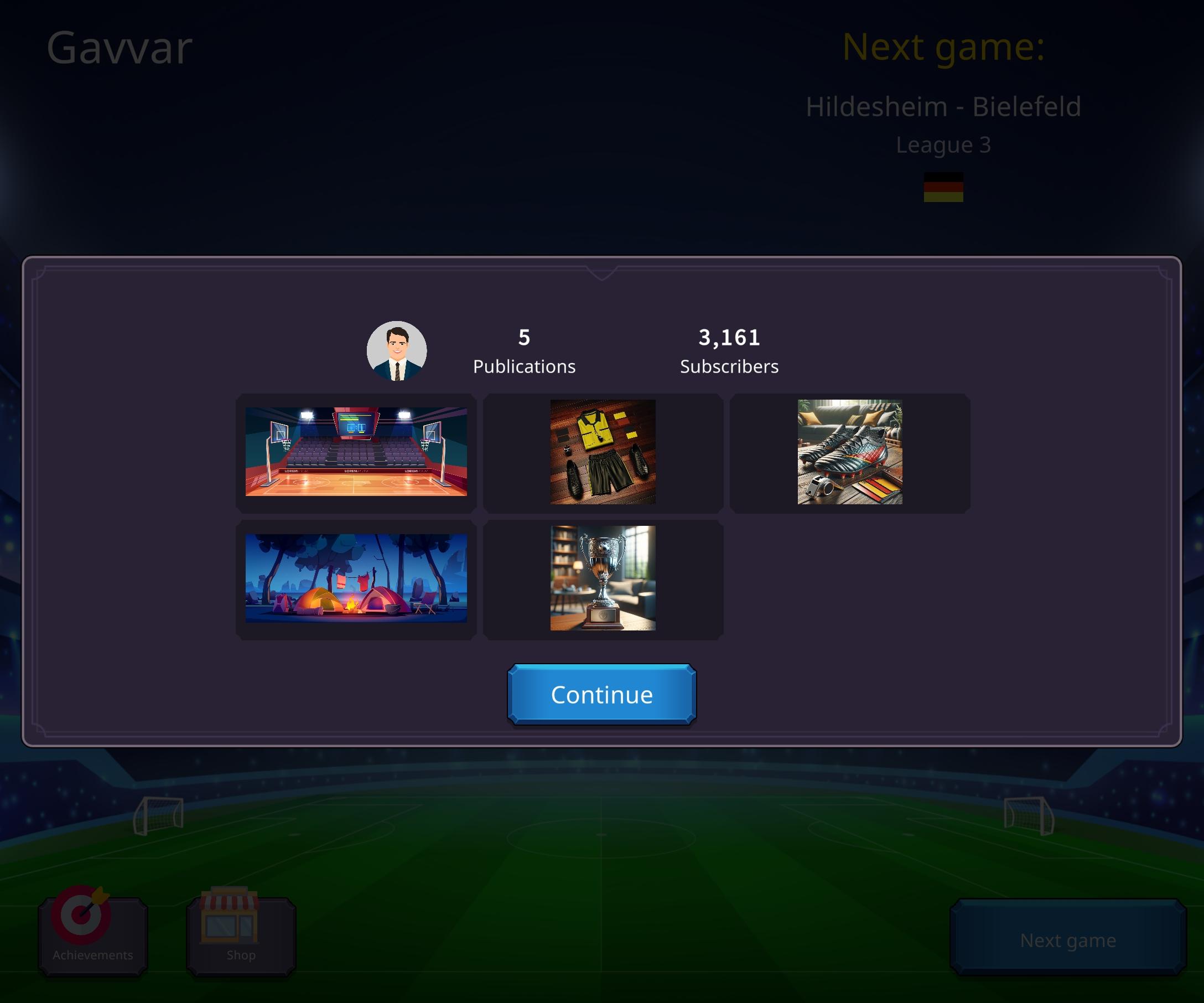1204x1003 pixels.
Task: Expand the Publications count details
Action: tap(524, 351)
